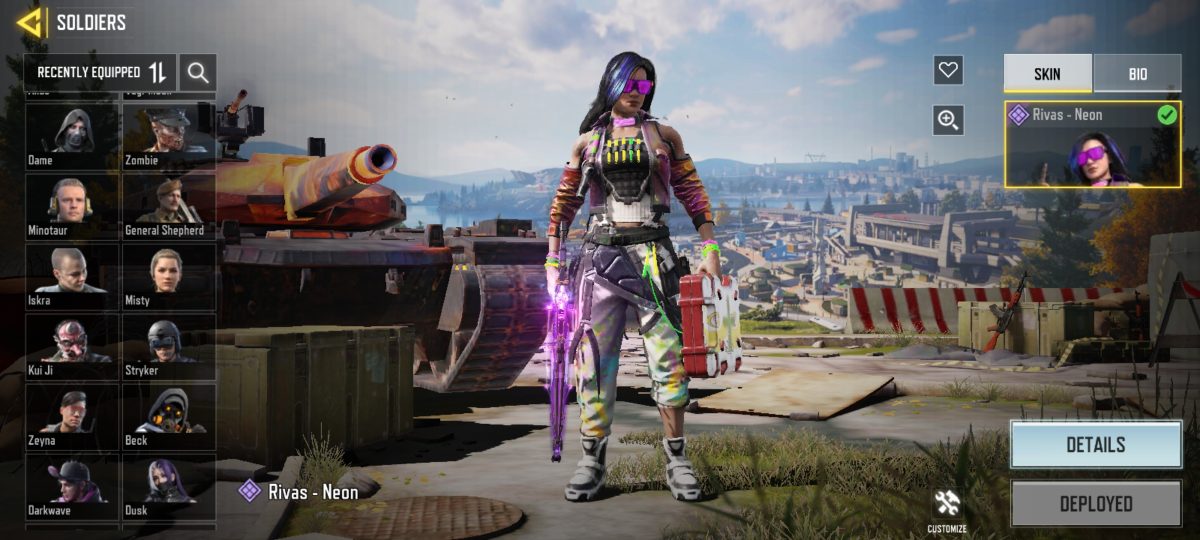This screenshot has height=540, width=1200.
Task: Favorite this soldier with the heart icon
Action: pyautogui.click(x=948, y=70)
